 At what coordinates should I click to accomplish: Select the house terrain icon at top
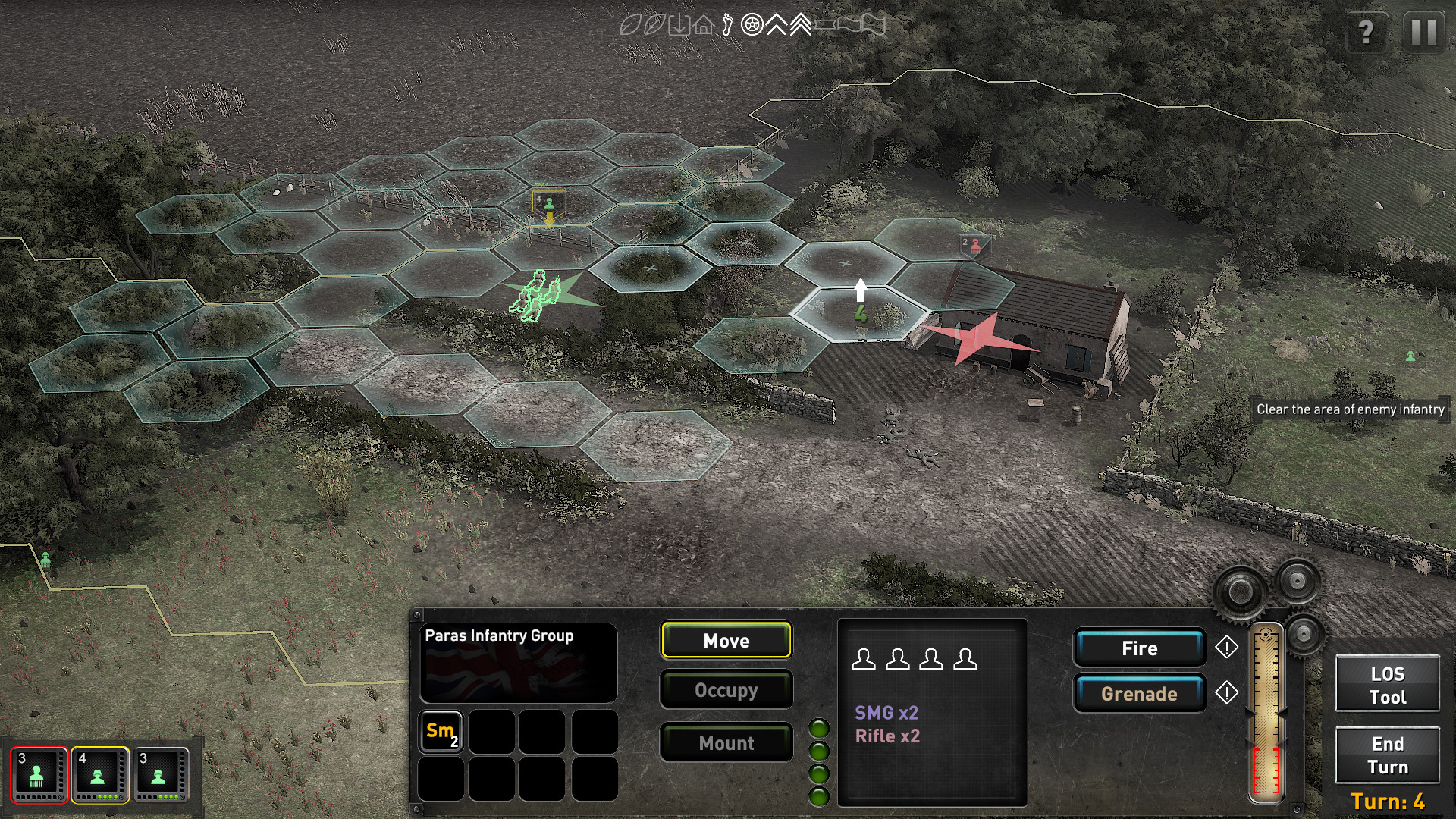[x=703, y=25]
